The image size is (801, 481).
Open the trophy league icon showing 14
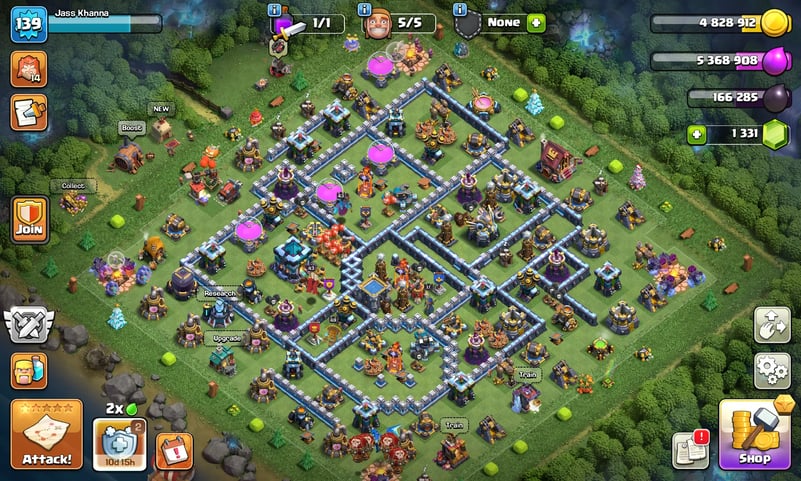[x=27, y=68]
